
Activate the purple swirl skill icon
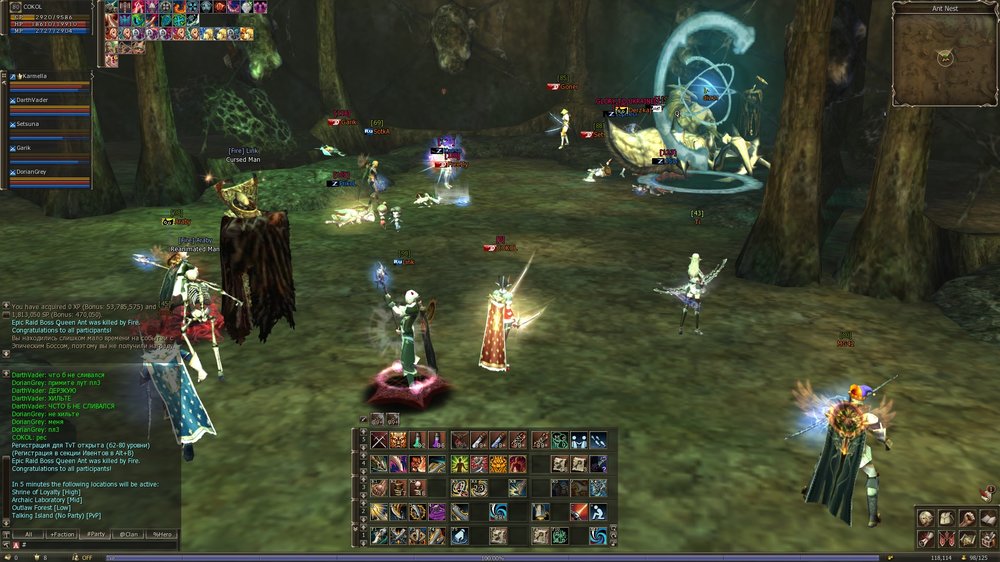pos(438,512)
